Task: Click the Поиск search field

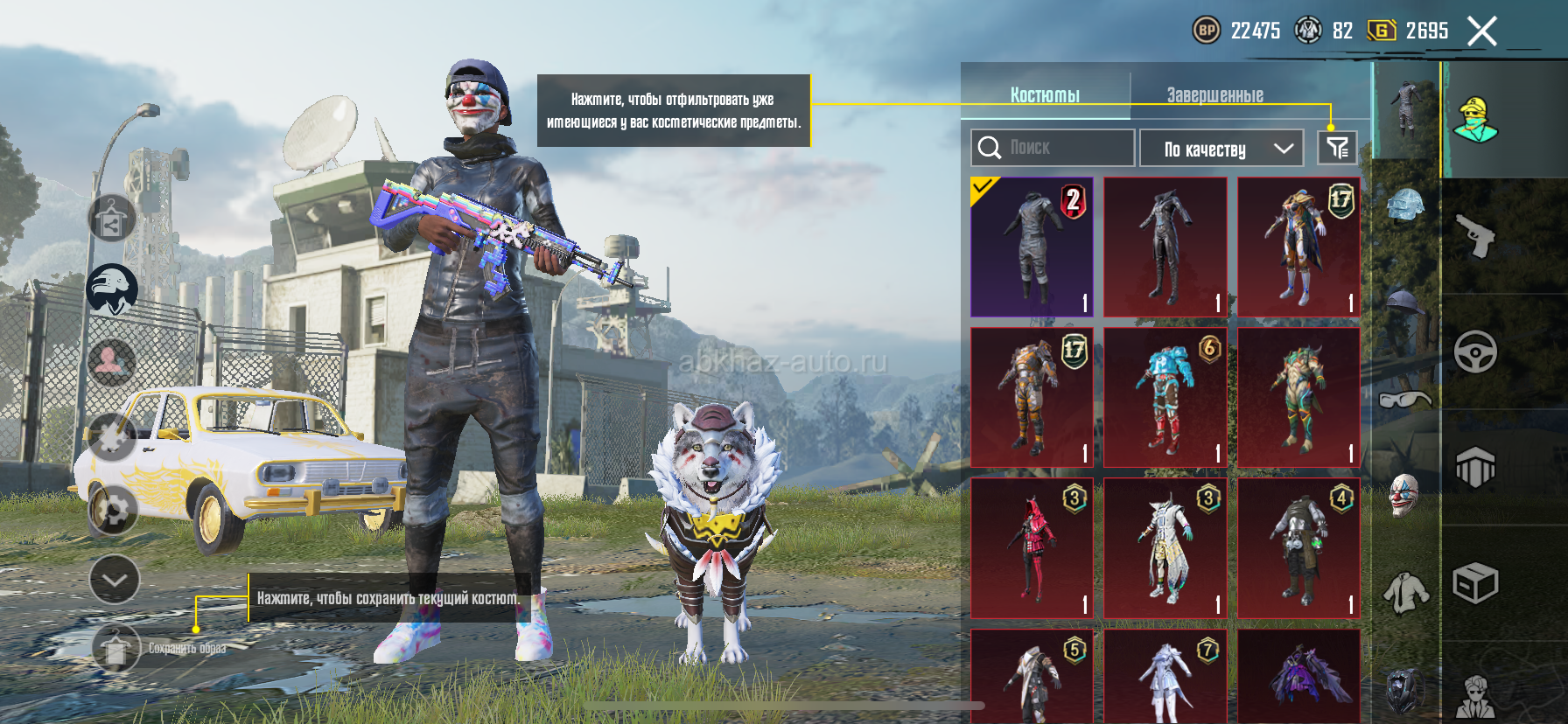Action: pos(1053,148)
